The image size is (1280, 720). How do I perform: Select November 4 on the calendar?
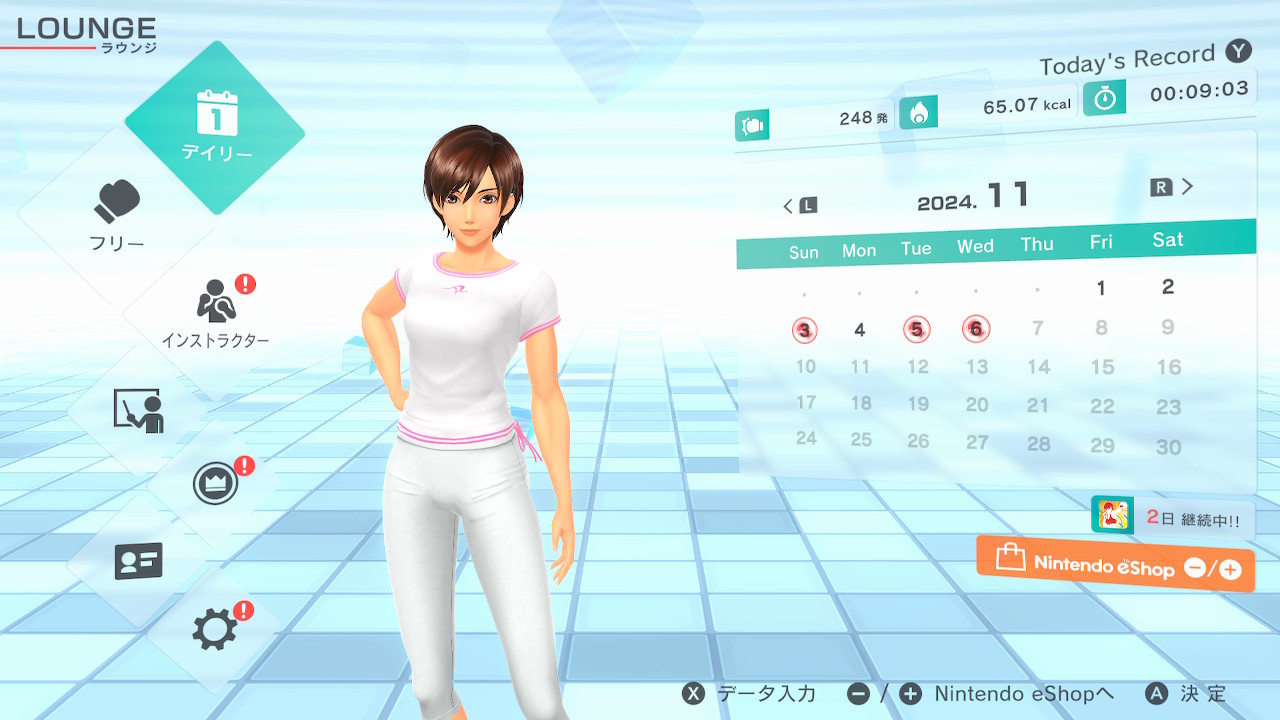pyautogui.click(x=859, y=330)
